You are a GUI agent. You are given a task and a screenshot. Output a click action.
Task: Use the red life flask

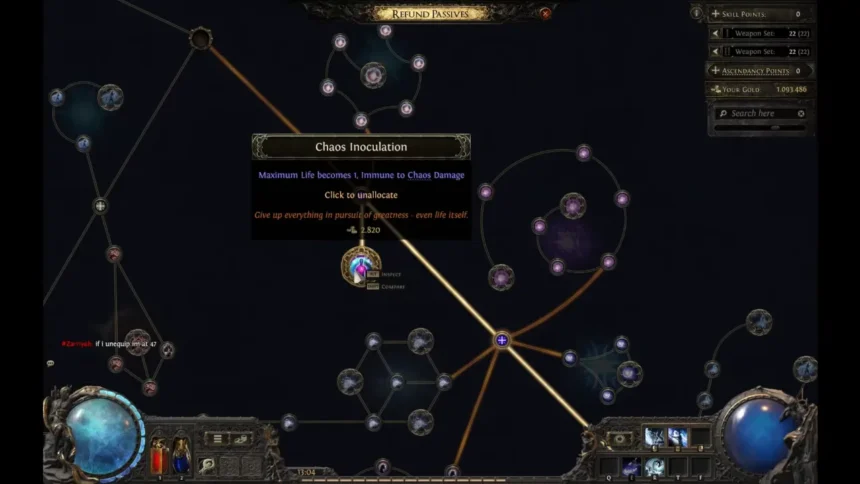pyautogui.click(x=159, y=453)
